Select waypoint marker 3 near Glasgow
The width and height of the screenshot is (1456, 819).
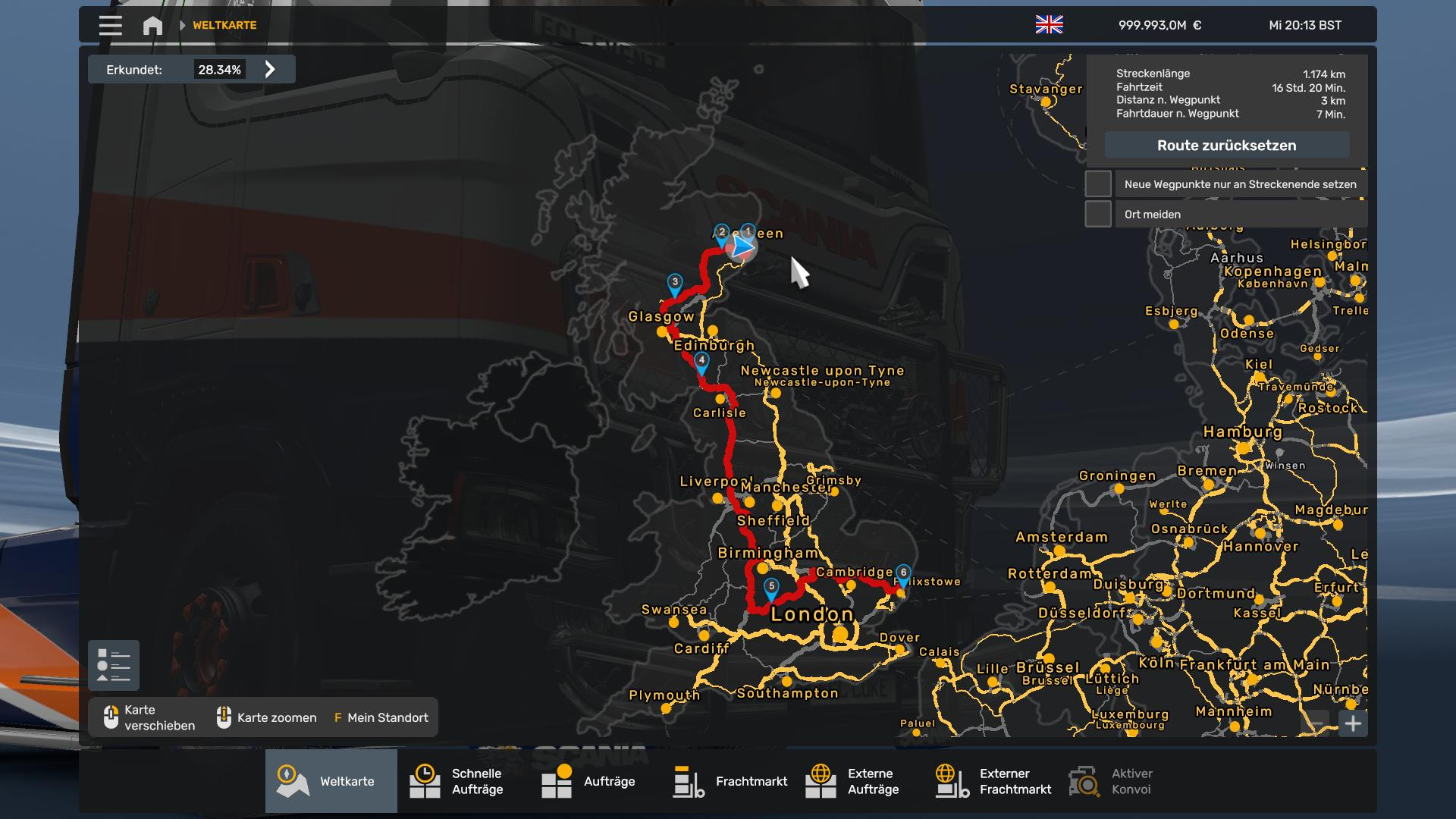click(x=675, y=284)
